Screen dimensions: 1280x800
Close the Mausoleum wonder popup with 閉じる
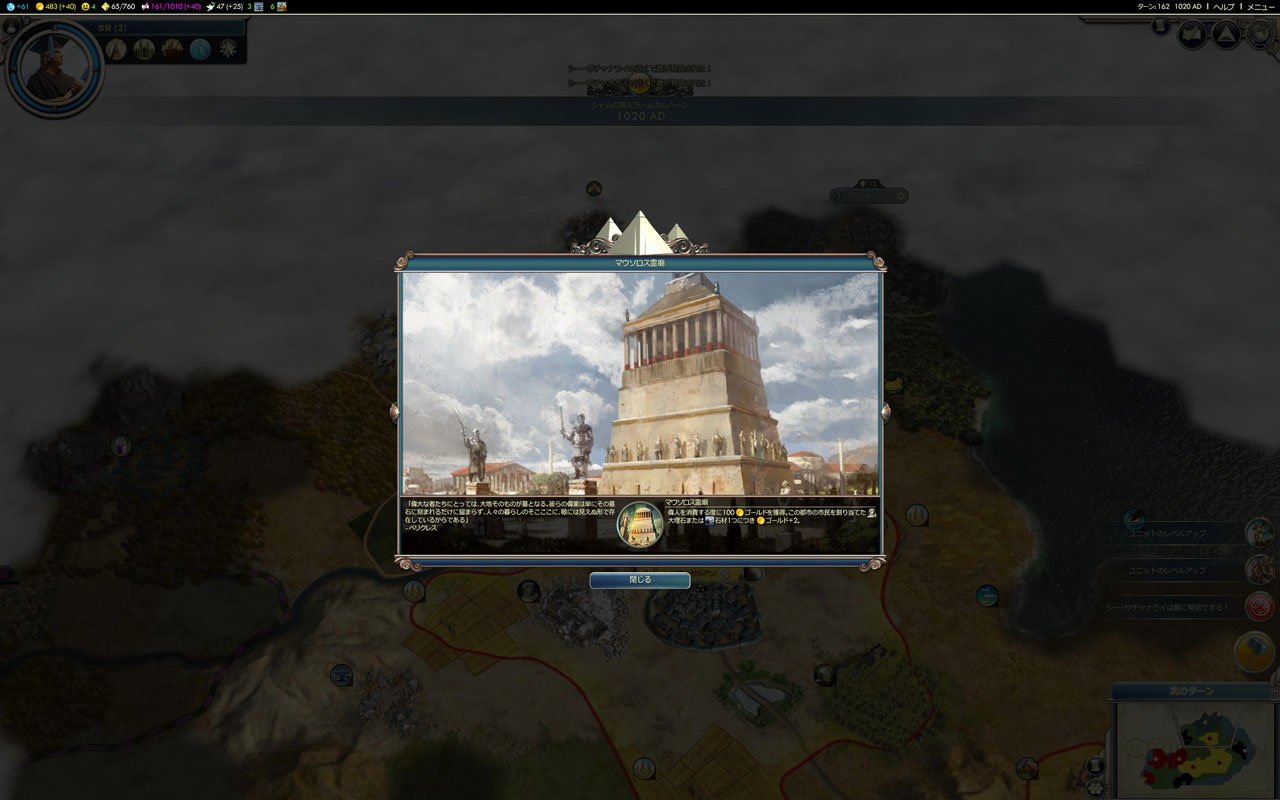point(640,580)
